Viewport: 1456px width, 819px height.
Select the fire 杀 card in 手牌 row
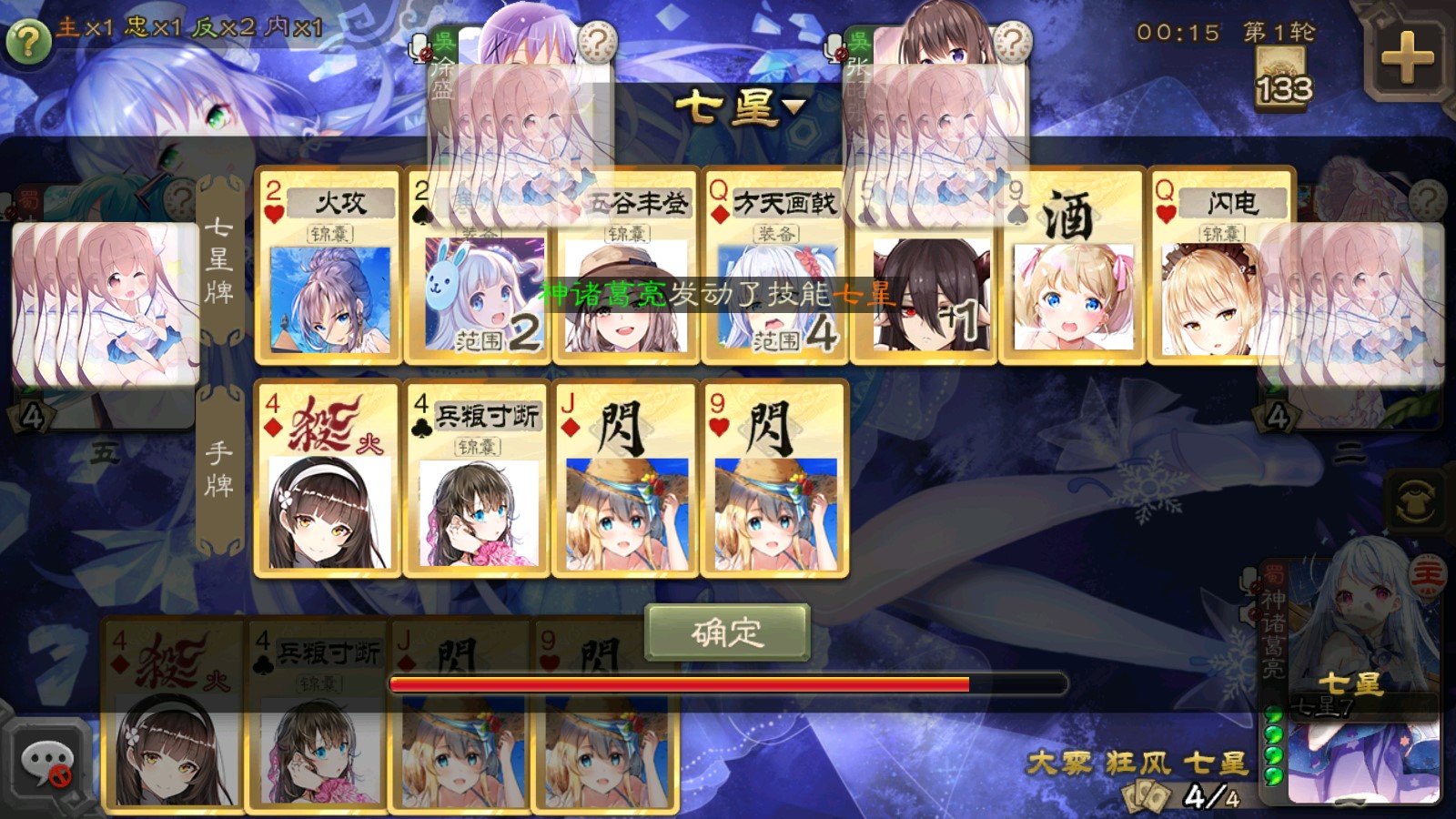tap(329, 480)
